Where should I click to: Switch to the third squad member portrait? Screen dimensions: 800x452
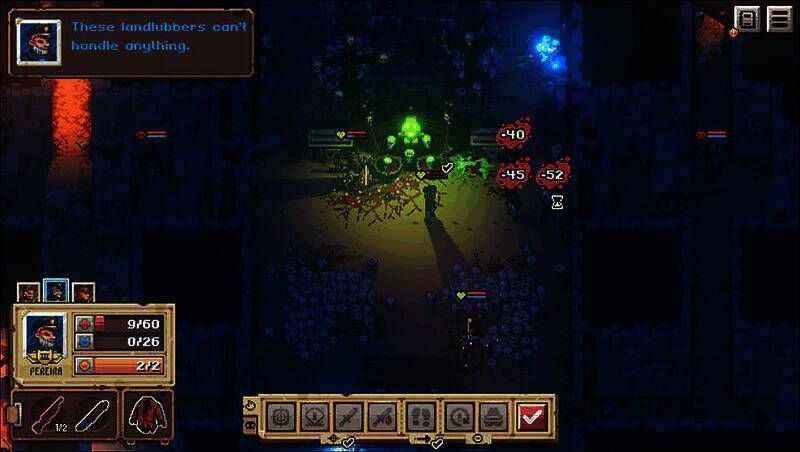(83, 292)
